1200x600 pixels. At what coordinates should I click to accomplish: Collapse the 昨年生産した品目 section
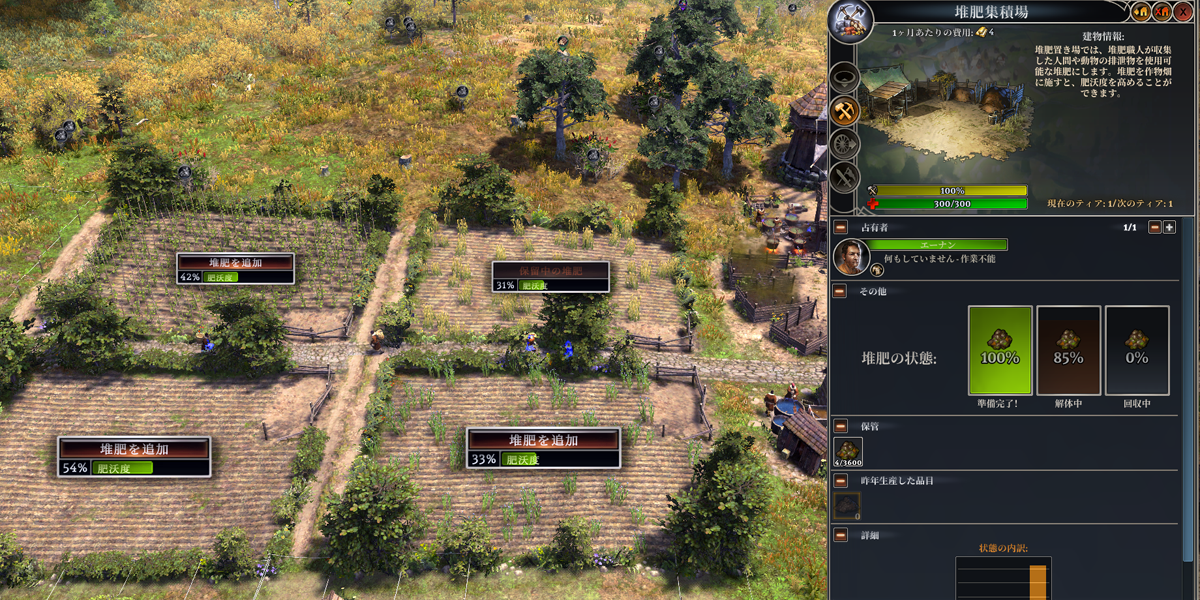click(840, 481)
